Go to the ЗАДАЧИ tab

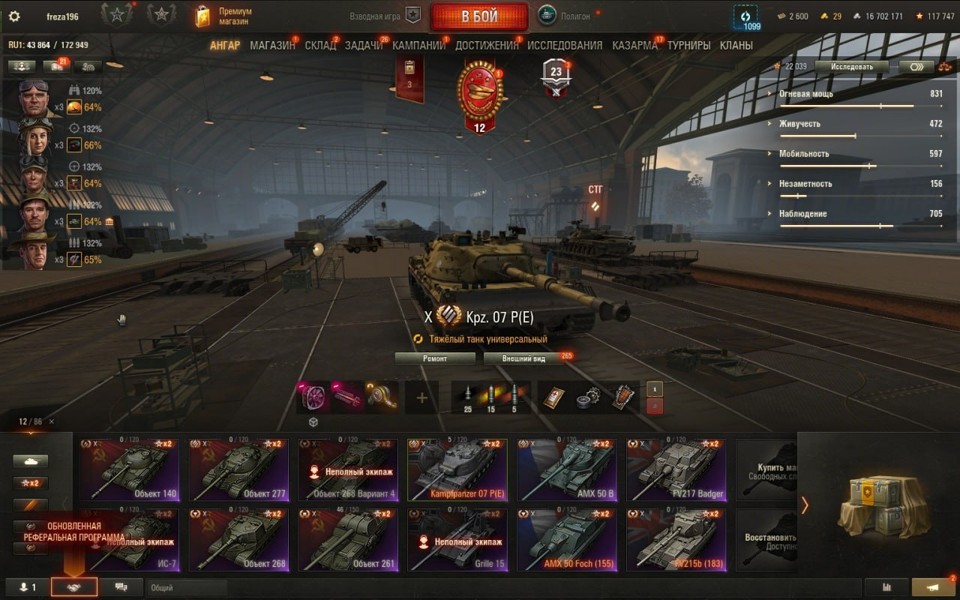point(364,46)
